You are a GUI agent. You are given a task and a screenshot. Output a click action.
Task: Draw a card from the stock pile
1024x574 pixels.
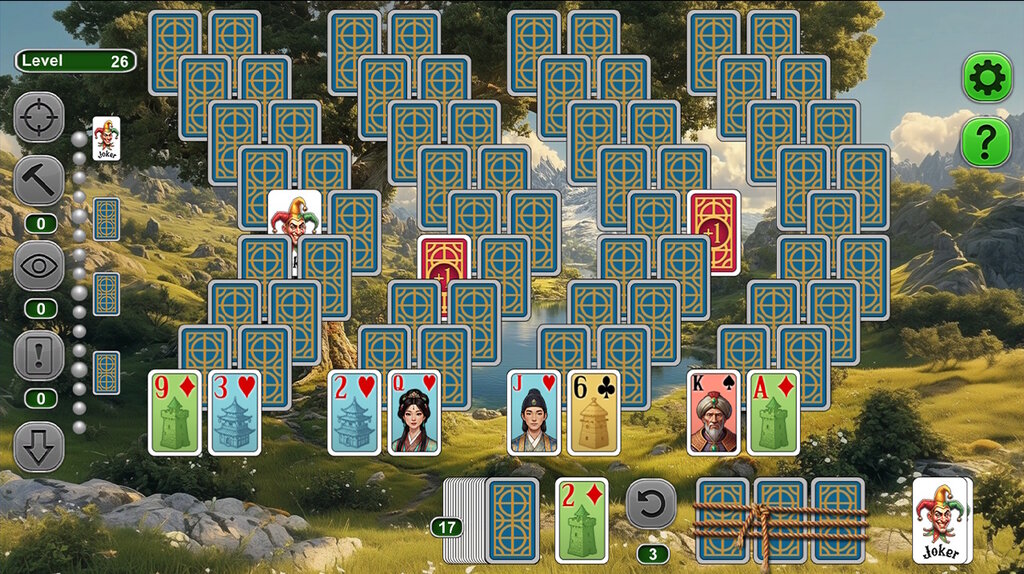click(512, 520)
